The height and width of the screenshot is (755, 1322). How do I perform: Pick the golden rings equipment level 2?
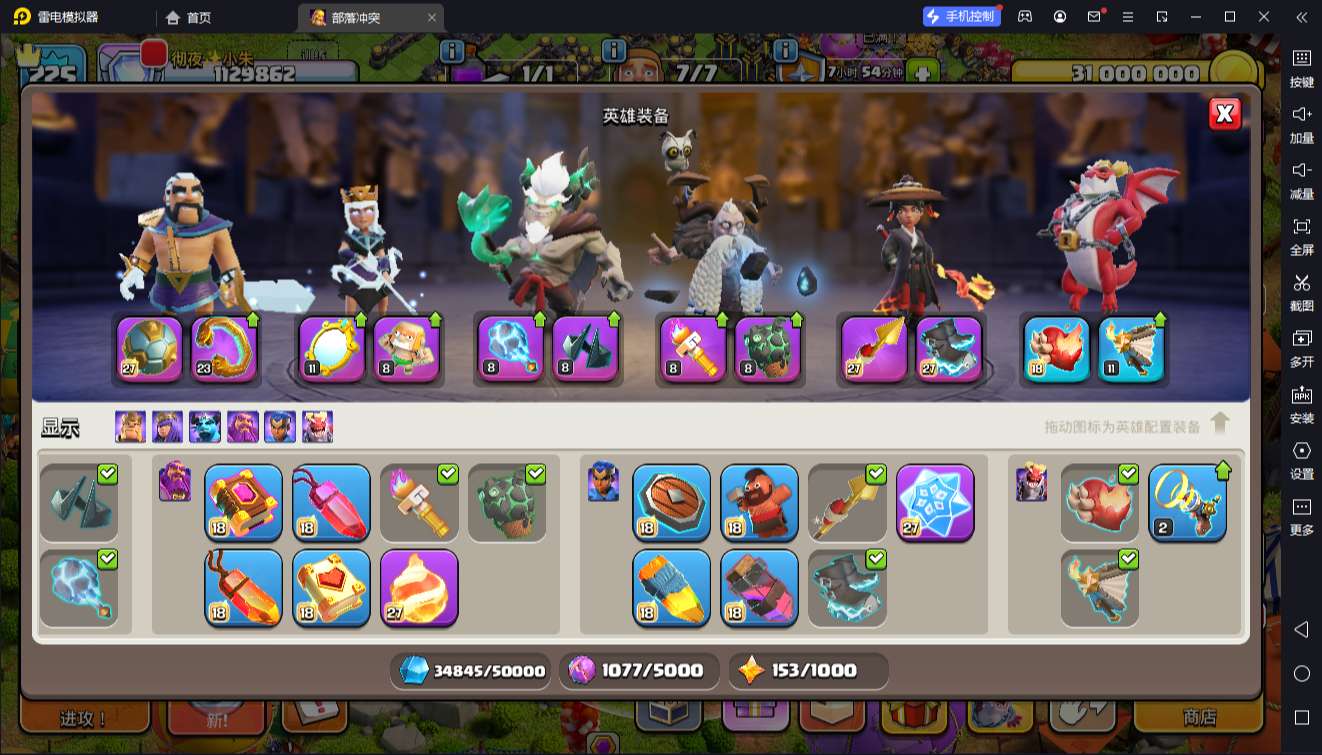(1187, 501)
